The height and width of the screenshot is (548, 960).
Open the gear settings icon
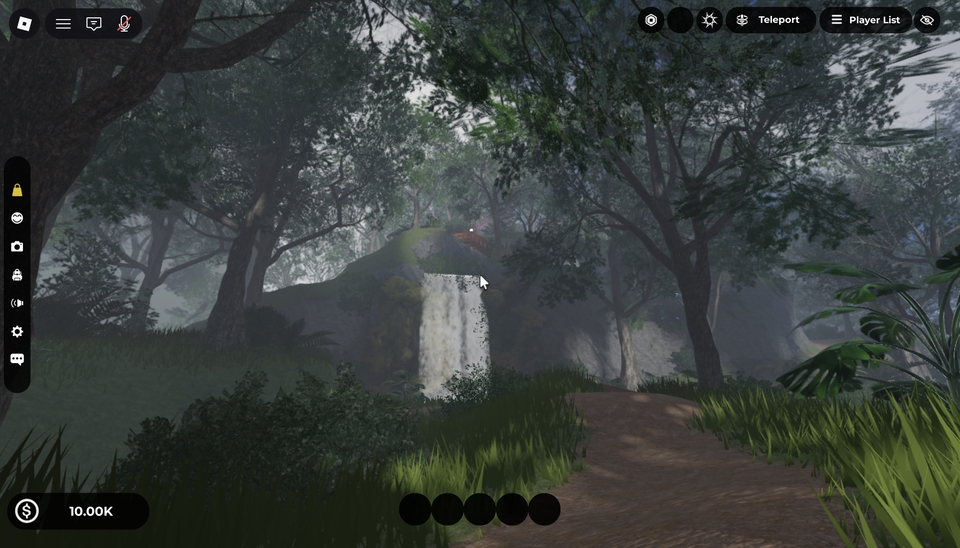pos(17,331)
